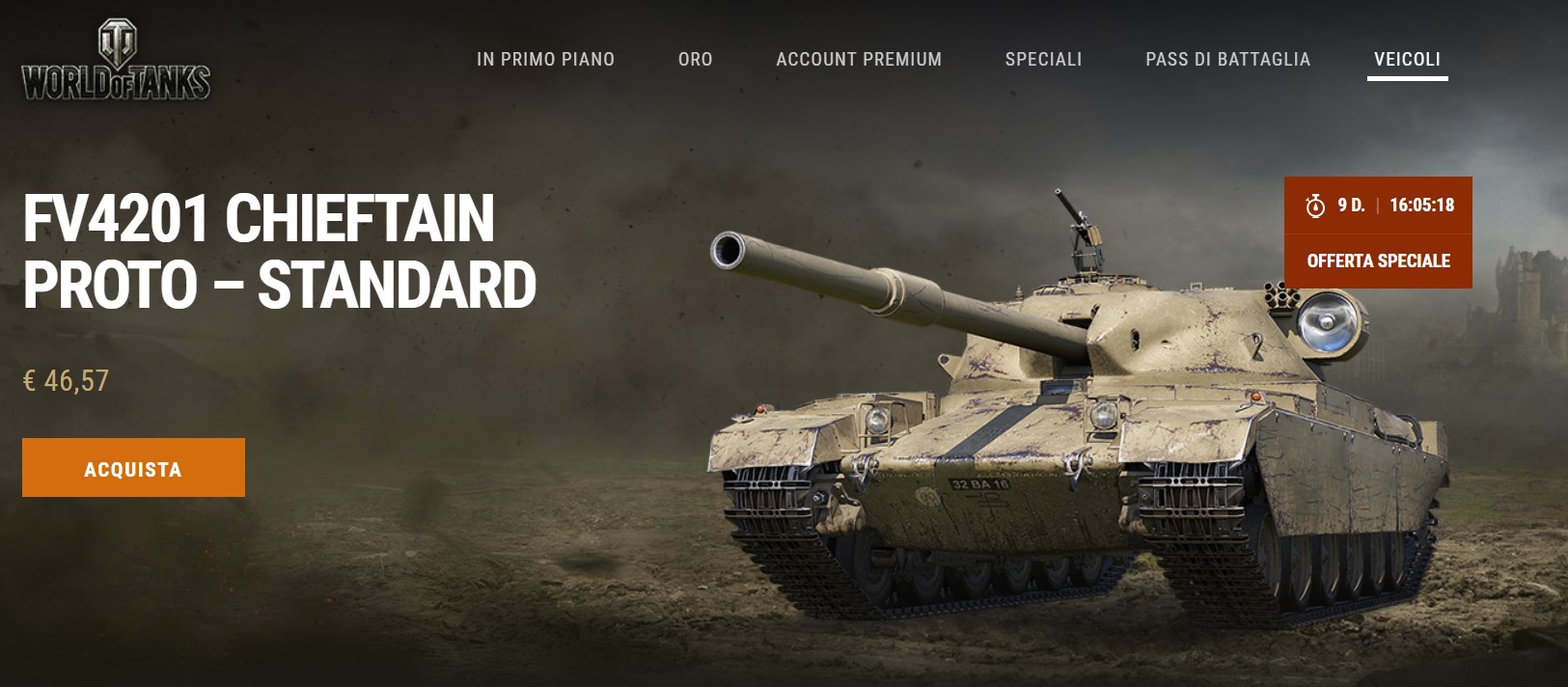
Task: Open the In Primo Piano section
Action: (x=545, y=60)
